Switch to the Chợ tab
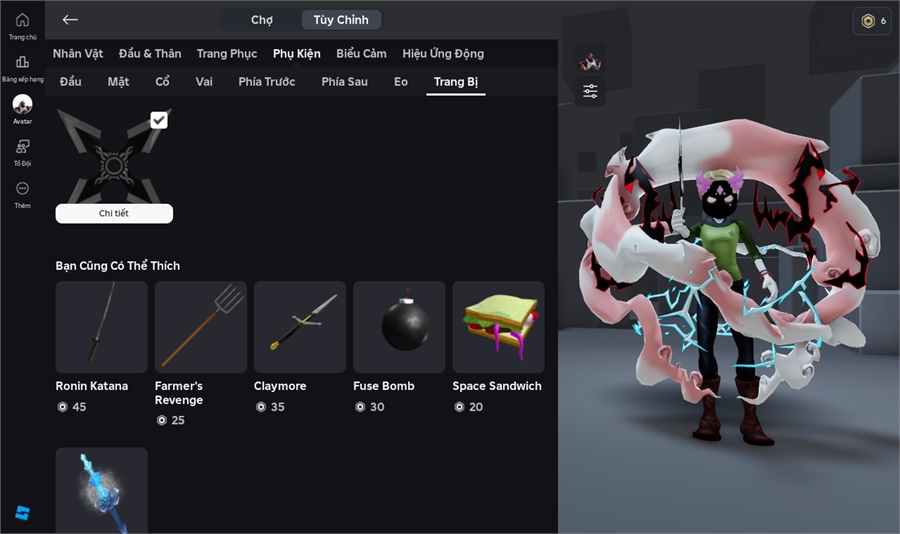This screenshot has height=534, width=900. pos(262,20)
